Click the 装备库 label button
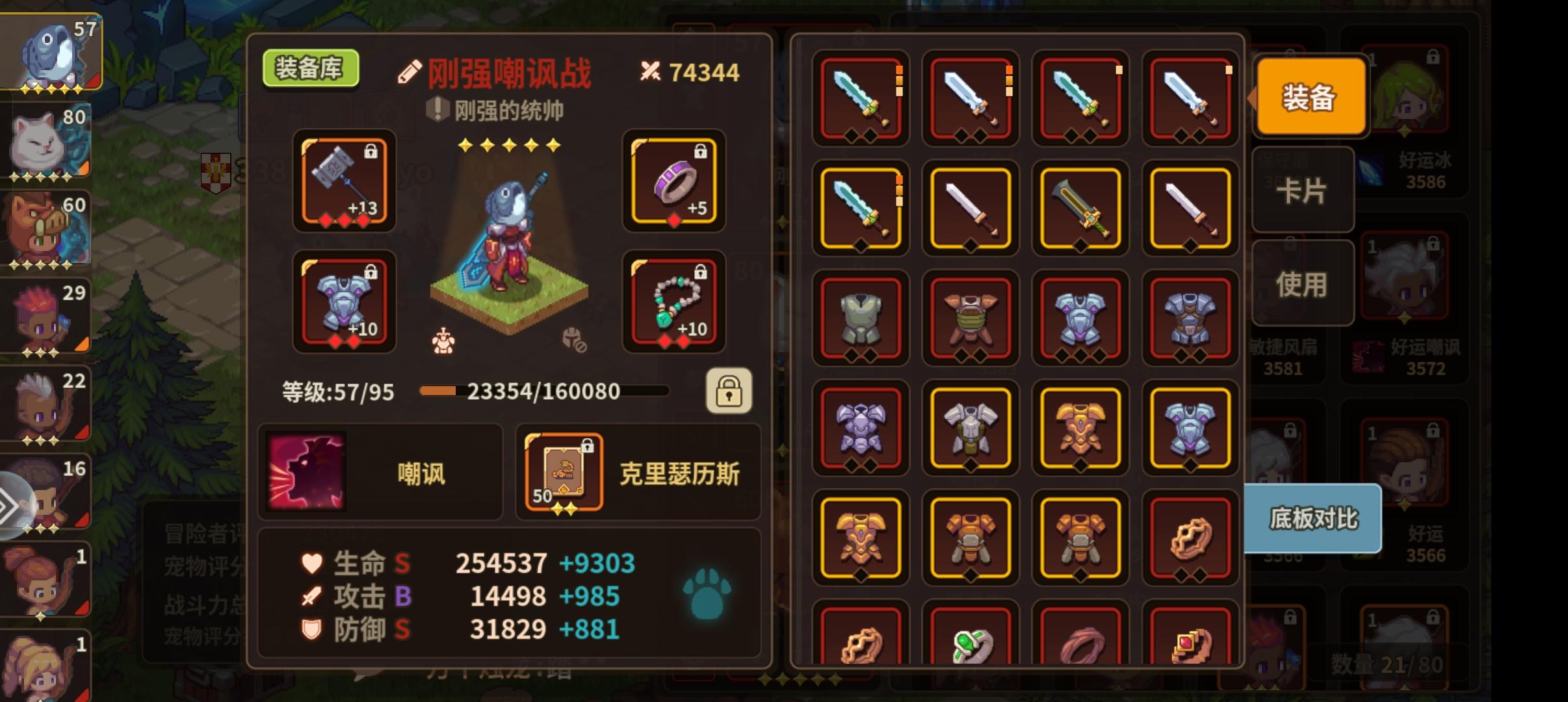This screenshot has height=702, width=1568. [x=311, y=69]
